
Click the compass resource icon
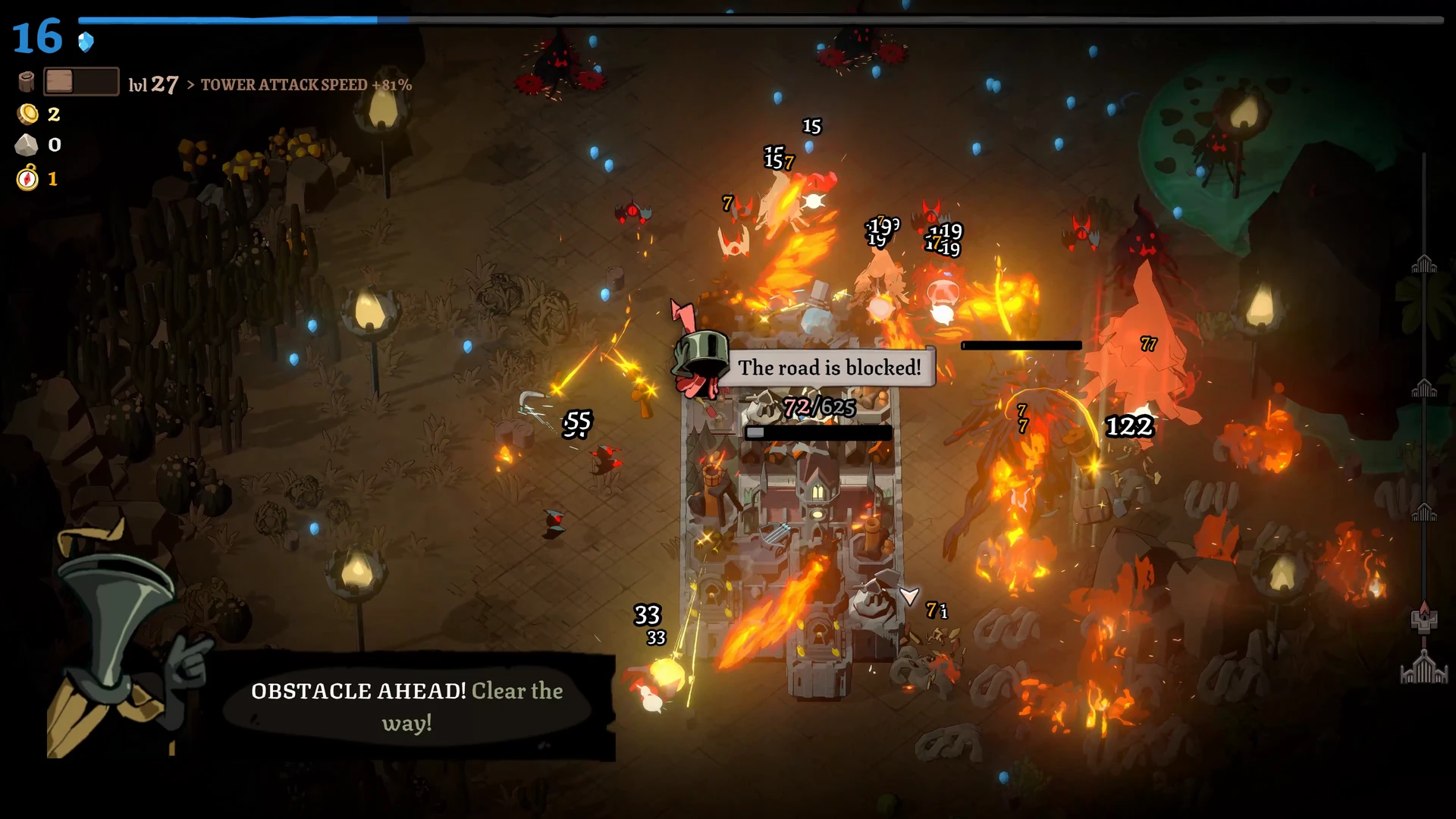click(x=28, y=178)
